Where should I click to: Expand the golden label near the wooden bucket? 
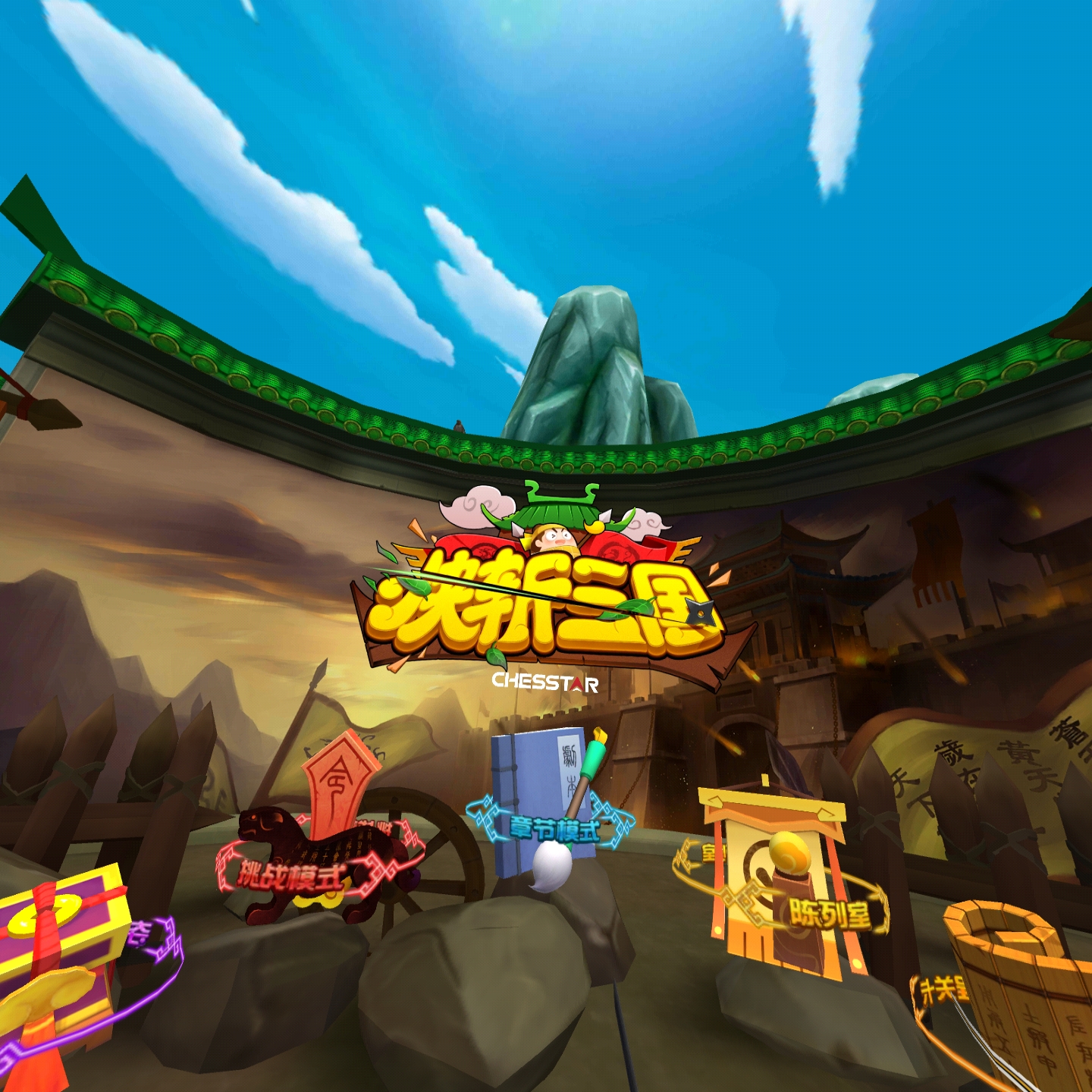[944, 990]
